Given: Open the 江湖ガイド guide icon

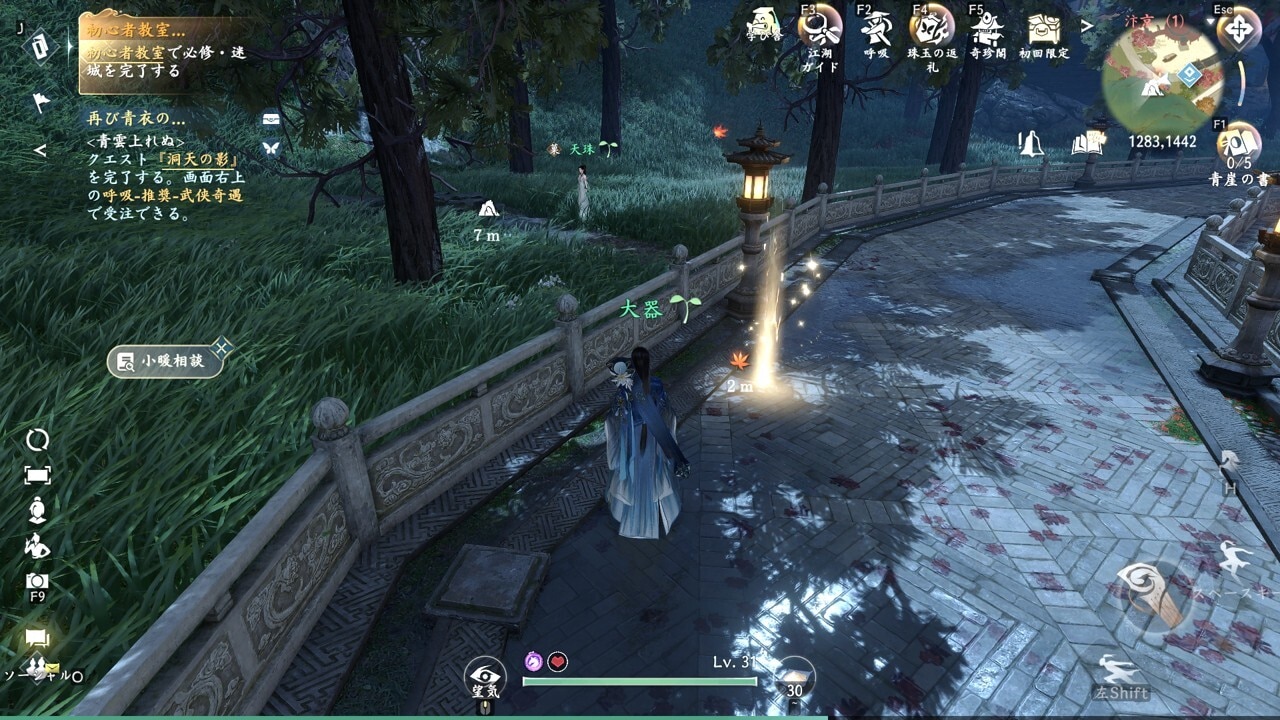Looking at the screenshot, I should [x=820, y=26].
